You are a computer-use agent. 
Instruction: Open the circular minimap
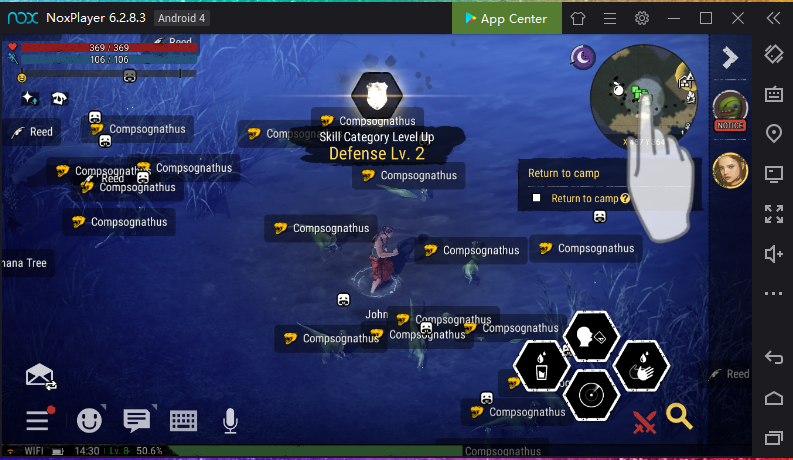[x=642, y=95]
